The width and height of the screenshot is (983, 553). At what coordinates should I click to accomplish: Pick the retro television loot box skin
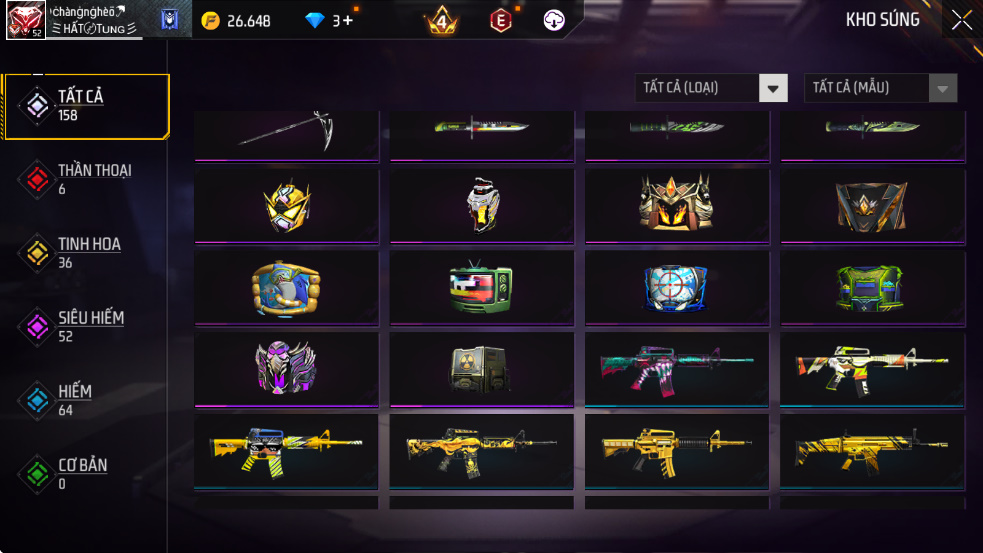pyautogui.click(x=481, y=288)
